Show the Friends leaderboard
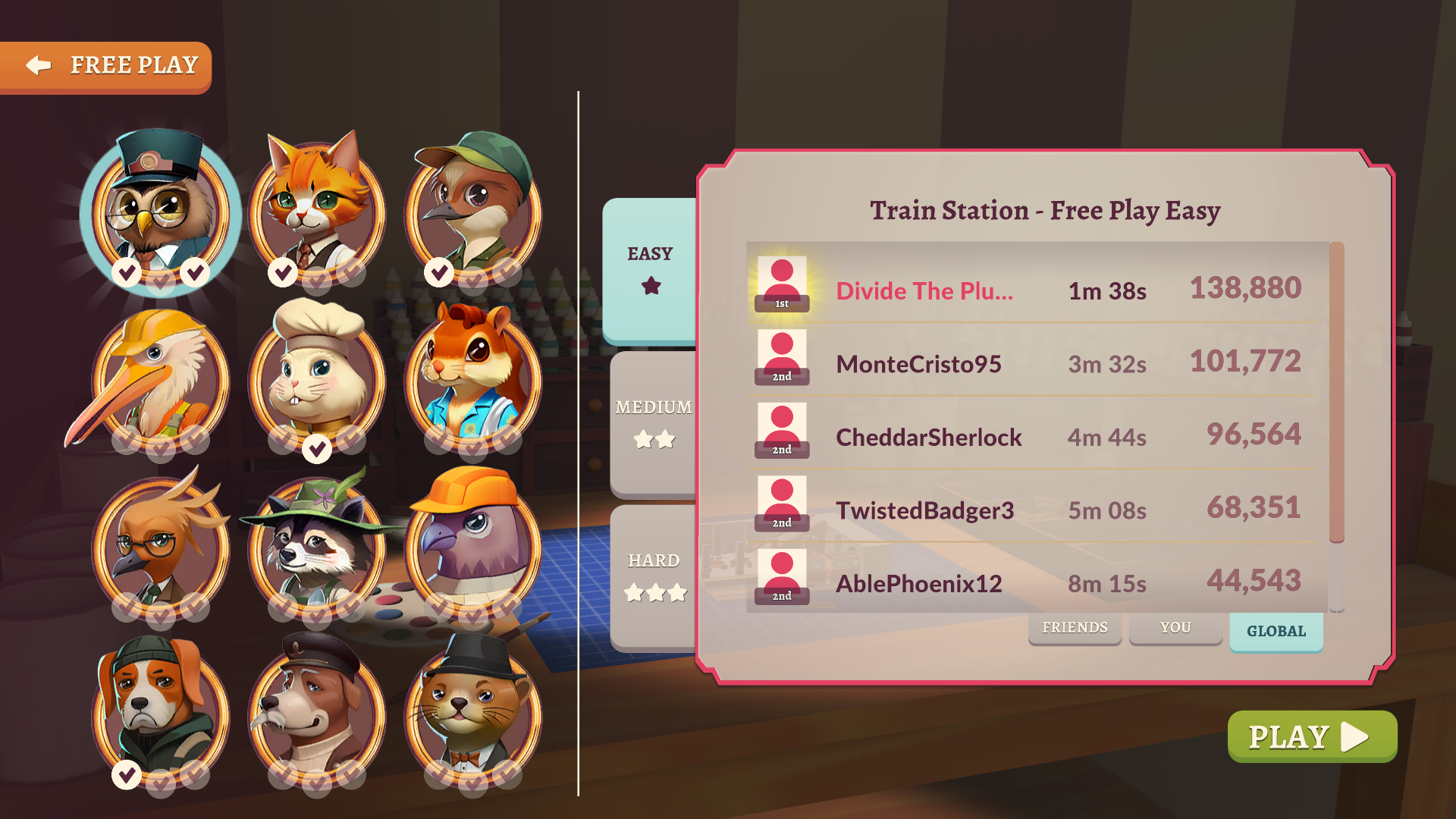The height and width of the screenshot is (819, 1456). tap(1075, 628)
